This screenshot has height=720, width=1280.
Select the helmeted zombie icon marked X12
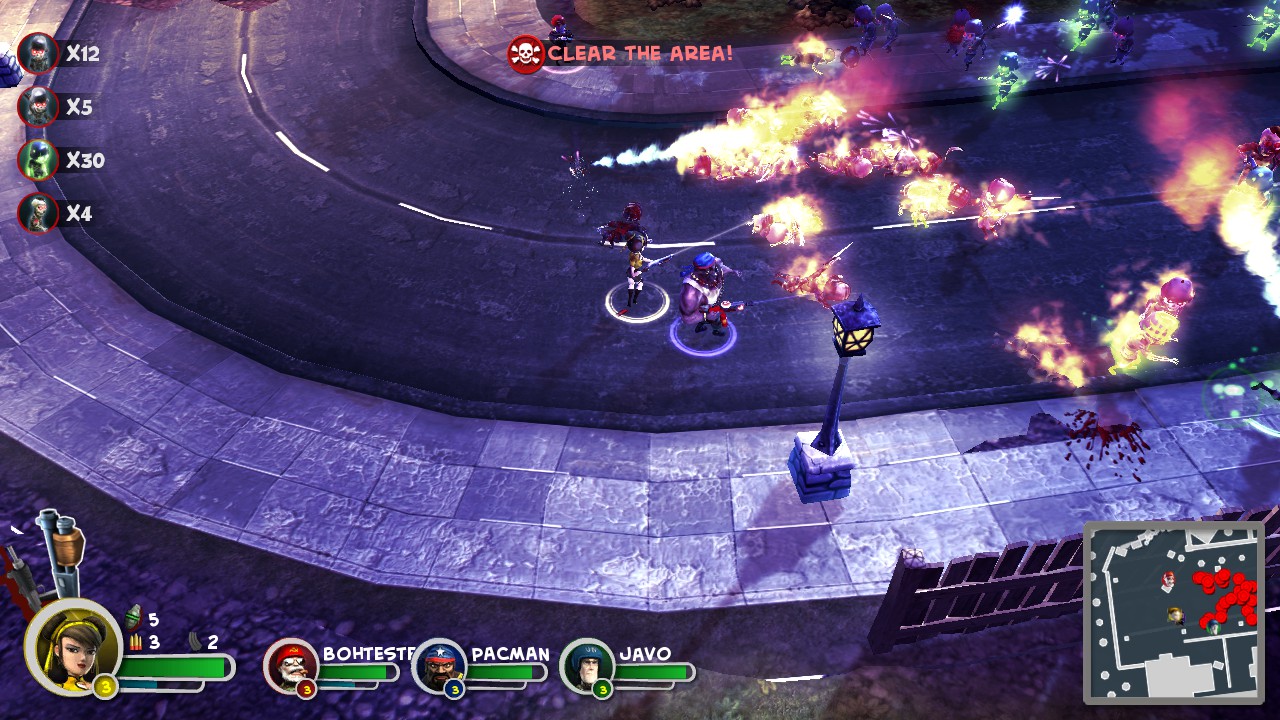pos(38,54)
